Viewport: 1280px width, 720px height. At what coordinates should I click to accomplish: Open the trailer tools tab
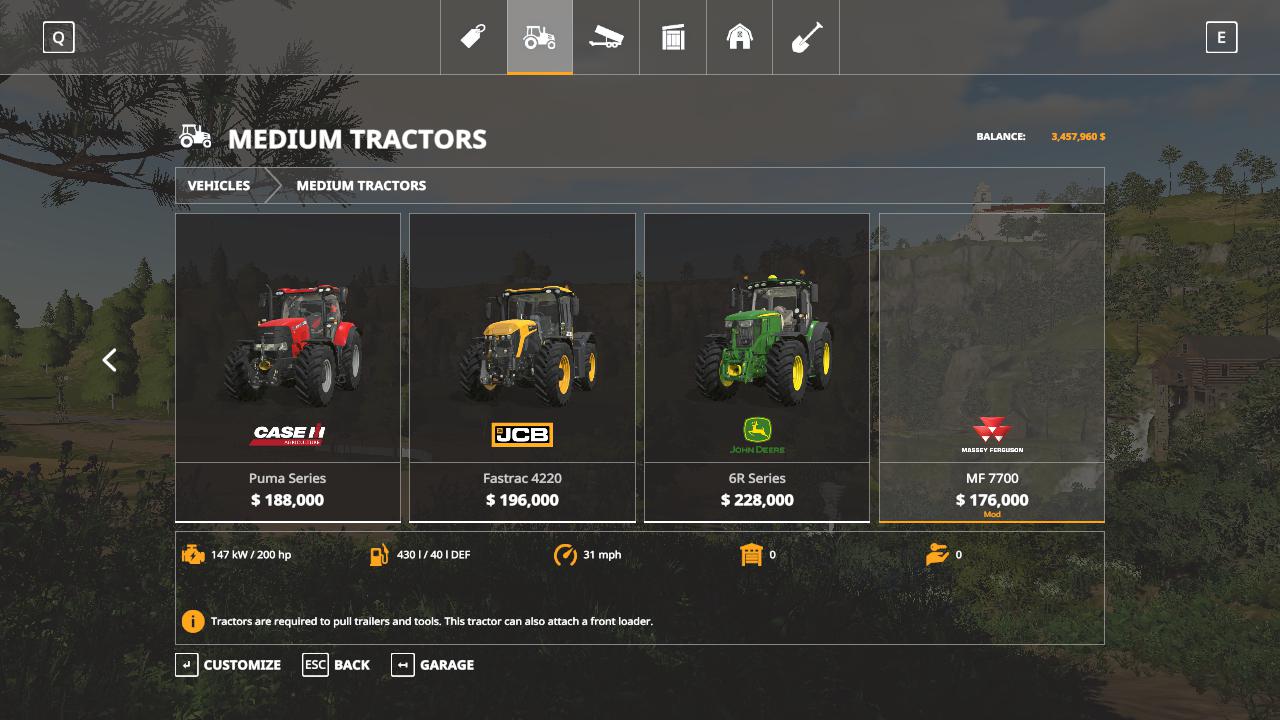click(x=606, y=38)
